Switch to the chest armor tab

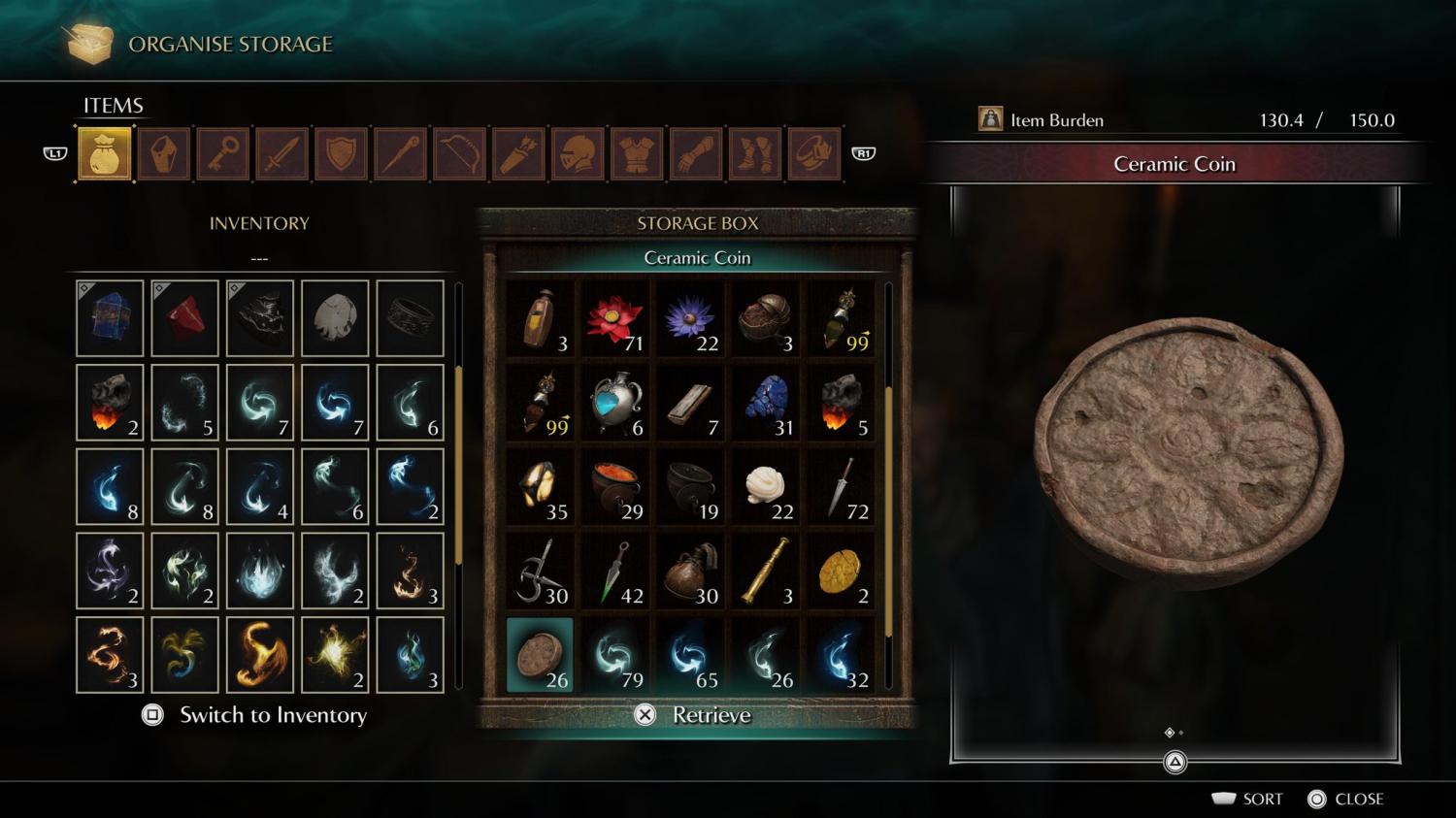point(637,153)
